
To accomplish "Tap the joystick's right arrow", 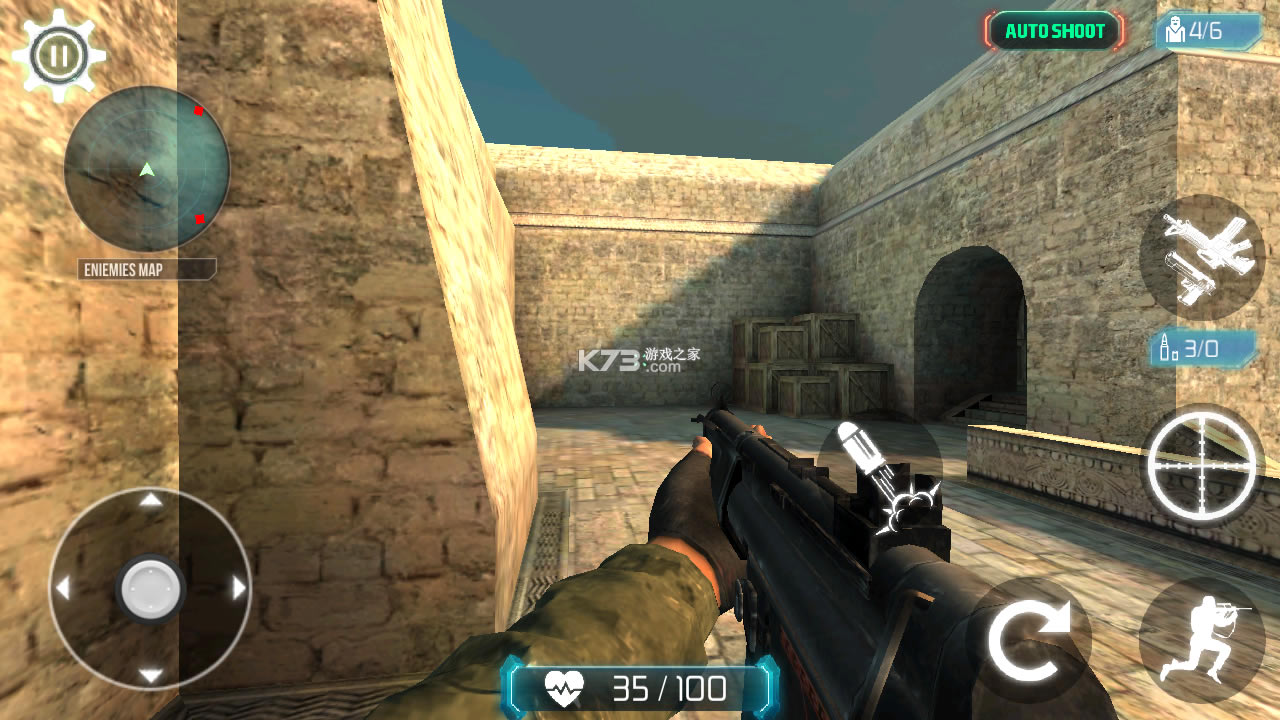I will tap(239, 588).
